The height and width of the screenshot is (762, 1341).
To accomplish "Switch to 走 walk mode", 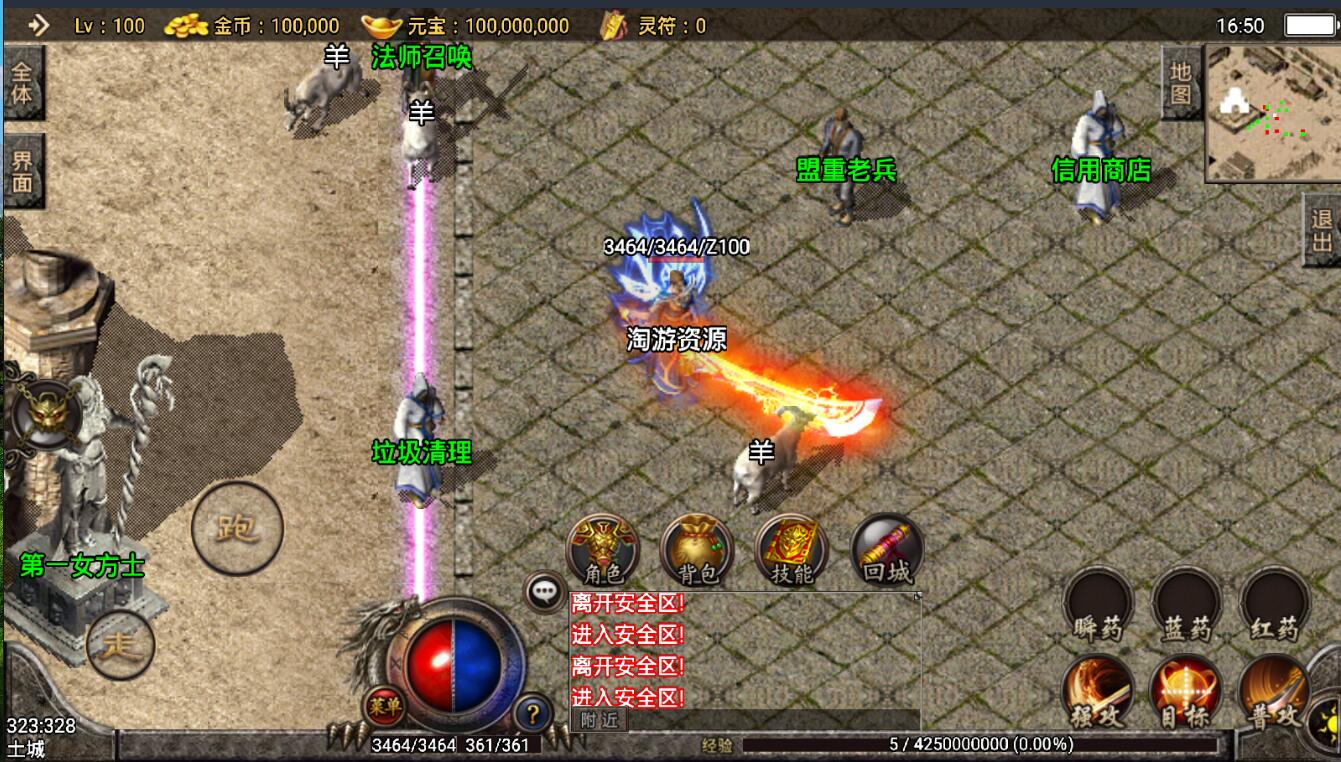I will [120, 645].
